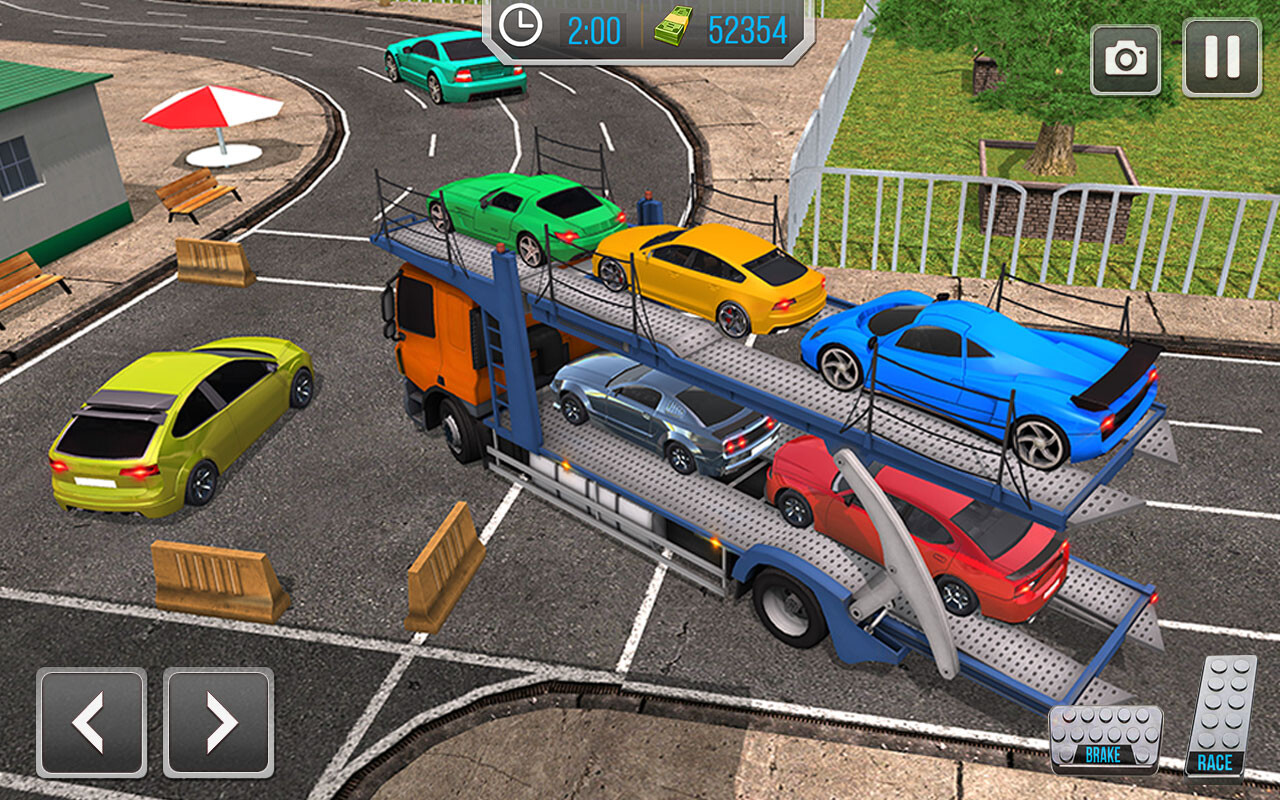The image size is (1280, 800).
Task: Pause the game
Action: [x=1221, y=59]
